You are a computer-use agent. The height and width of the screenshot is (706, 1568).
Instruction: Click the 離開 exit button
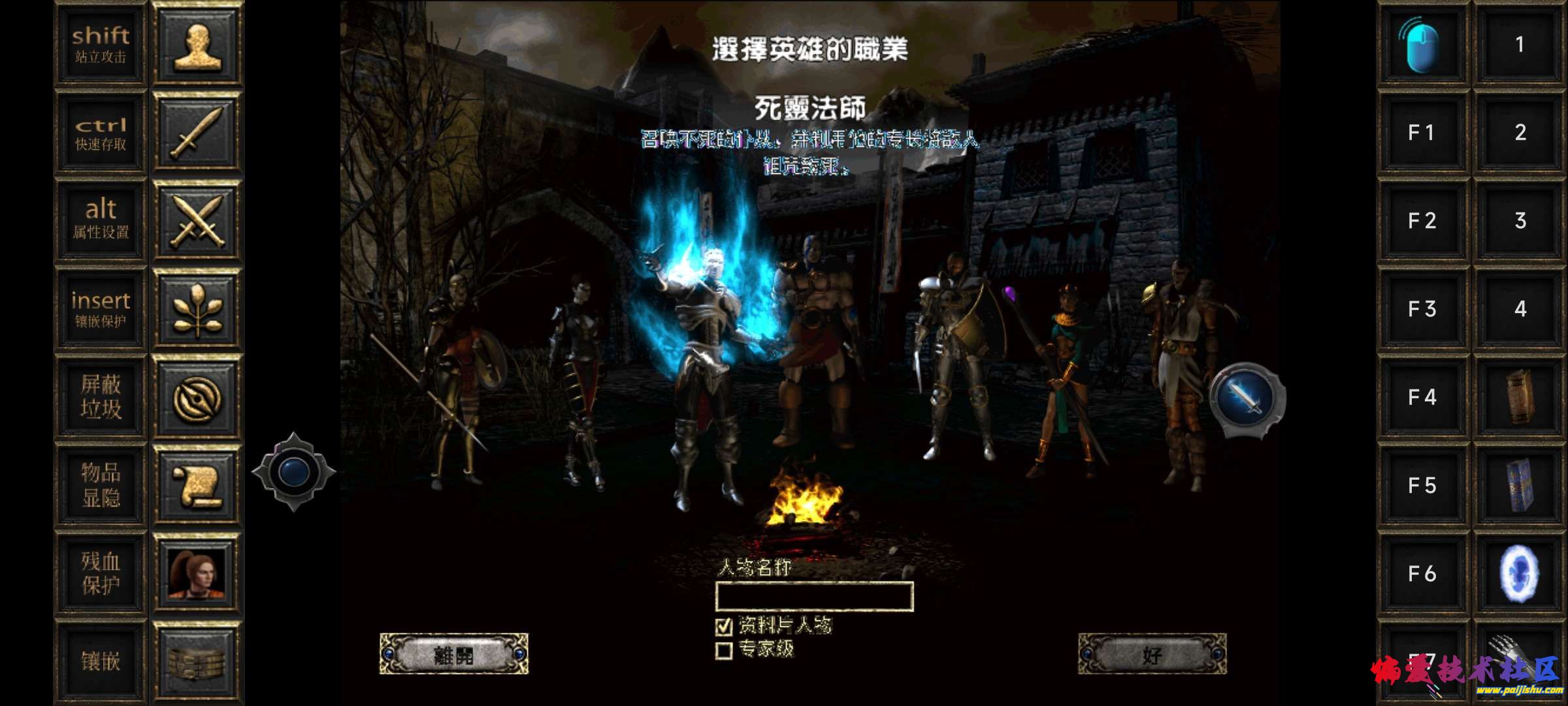tap(453, 654)
